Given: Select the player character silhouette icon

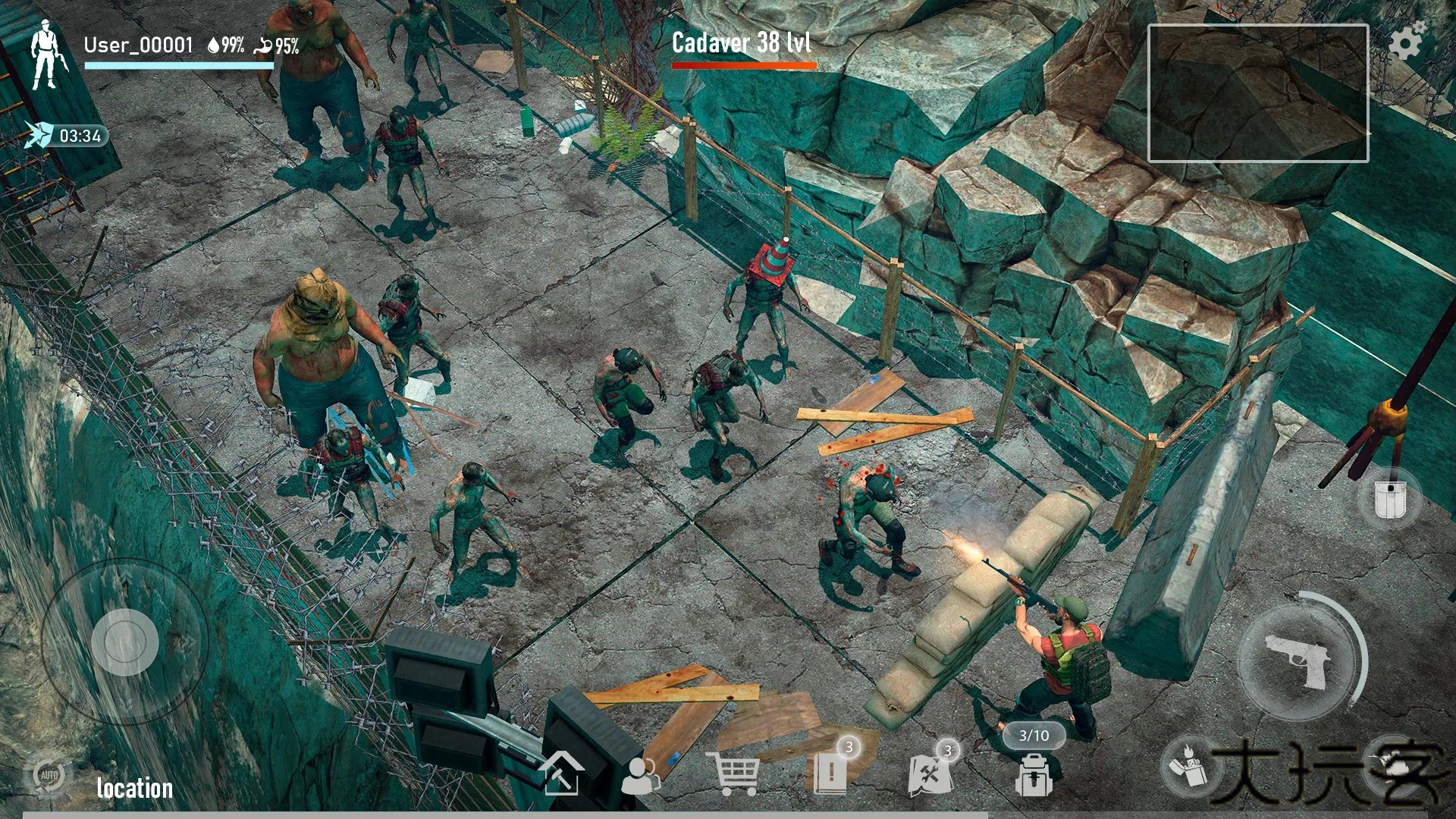Looking at the screenshot, I should click(x=46, y=55).
